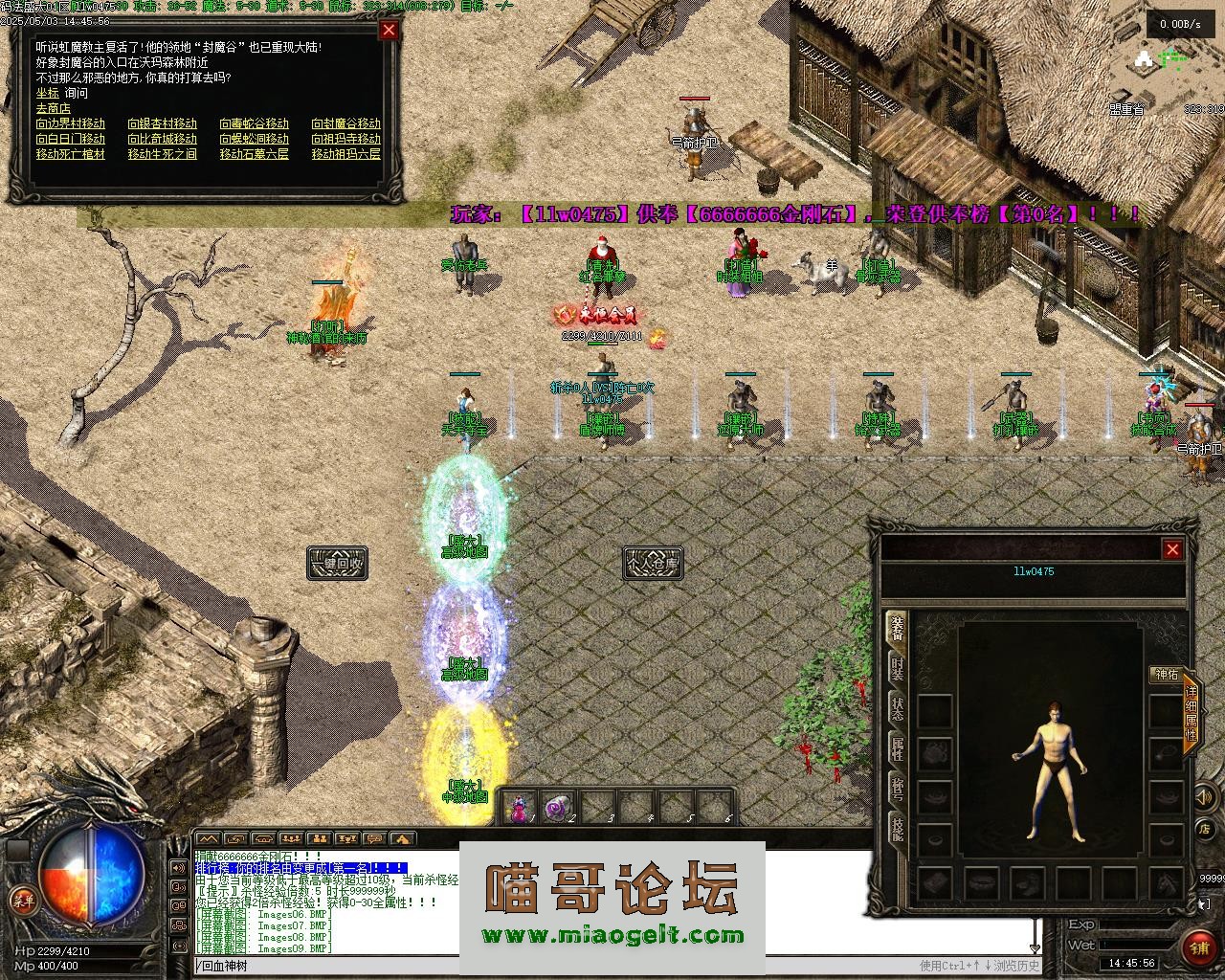This screenshot has width=1225, height=980.
Task: Use the purple scroll in hotbar slot 2
Action: (557, 809)
